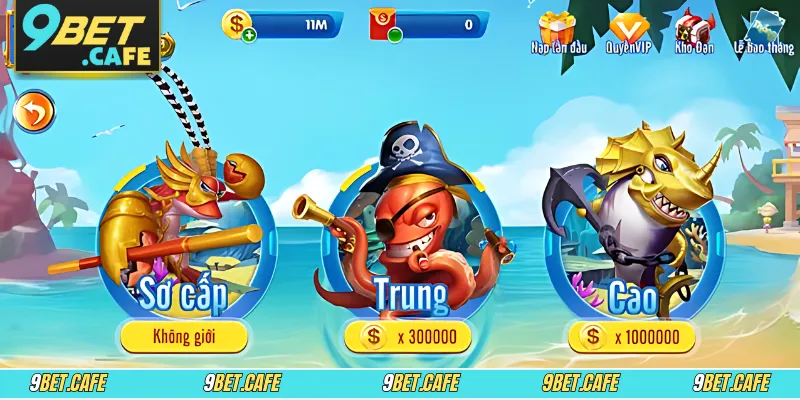Screen dimensions: 800x400
Task: Tap the x 300000 entry button
Action: [x=408, y=337]
